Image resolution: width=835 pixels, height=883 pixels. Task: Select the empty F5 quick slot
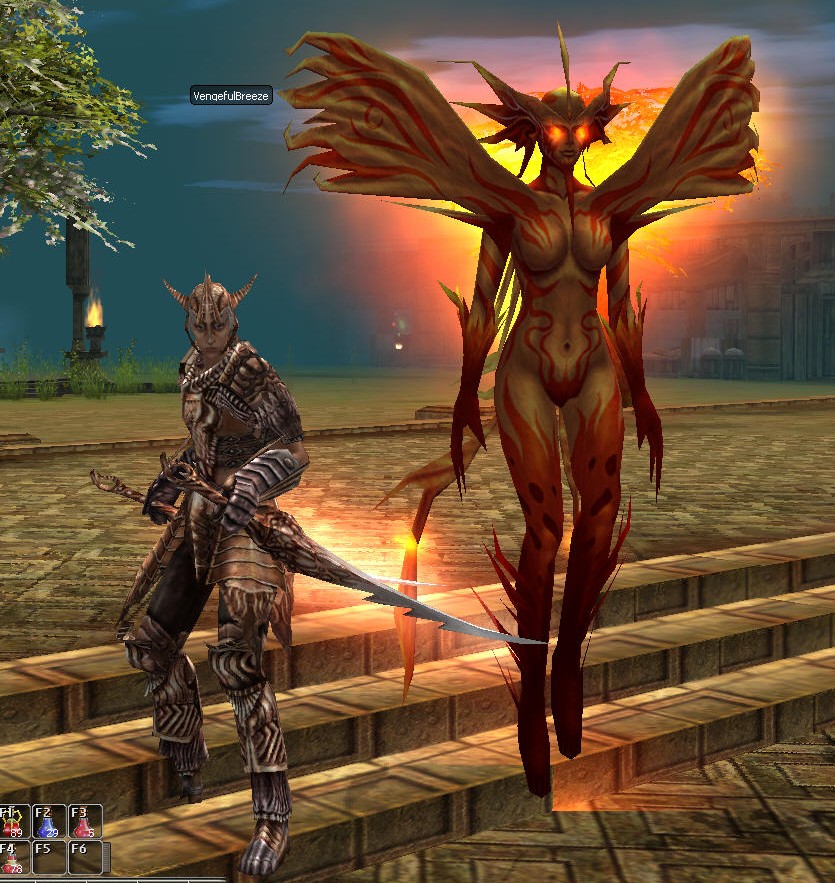click(49, 857)
